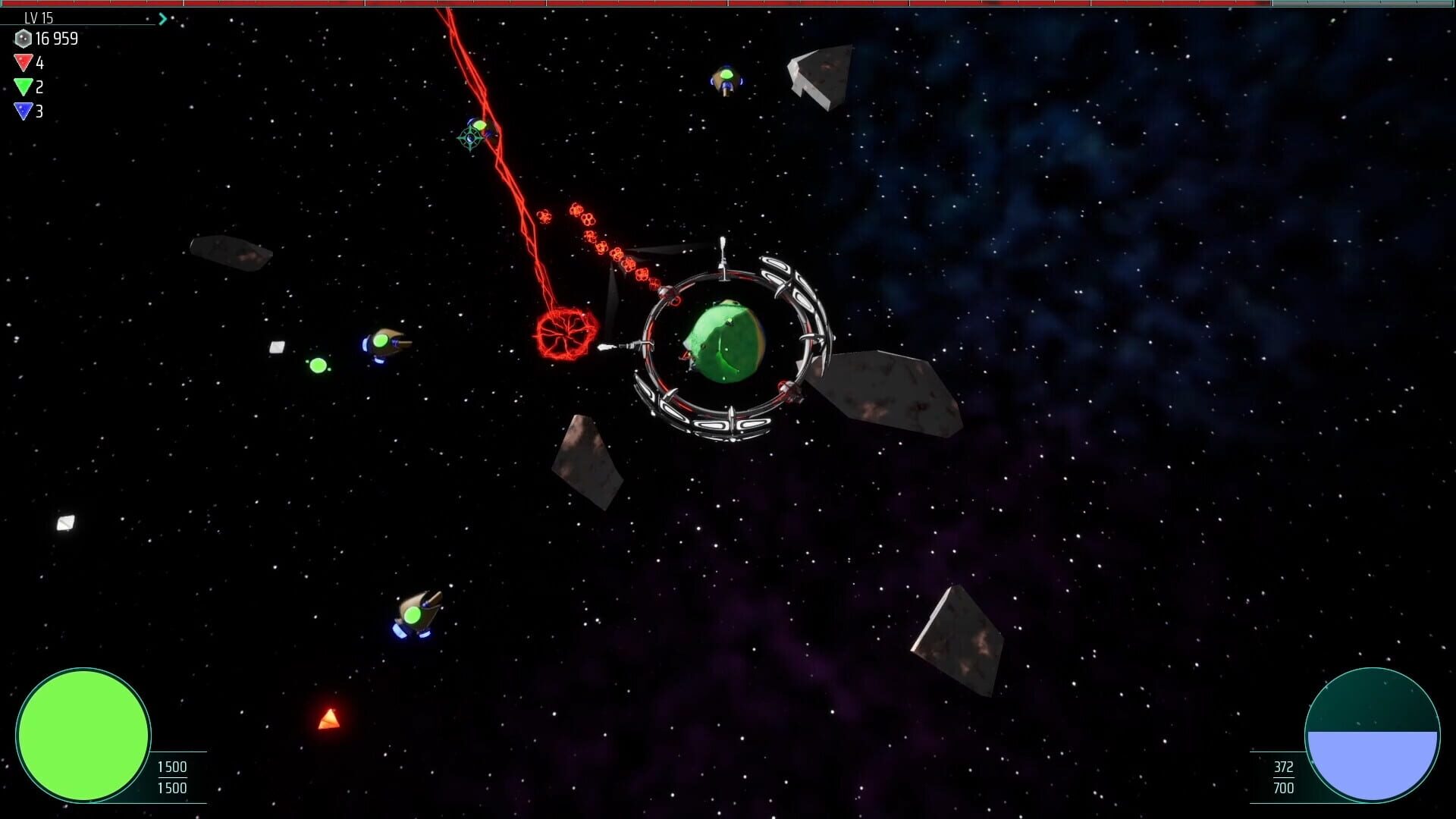This screenshot has width=1456, height=819.
Task: Click the blue triangle unit counter
Action: coord(23,112)
